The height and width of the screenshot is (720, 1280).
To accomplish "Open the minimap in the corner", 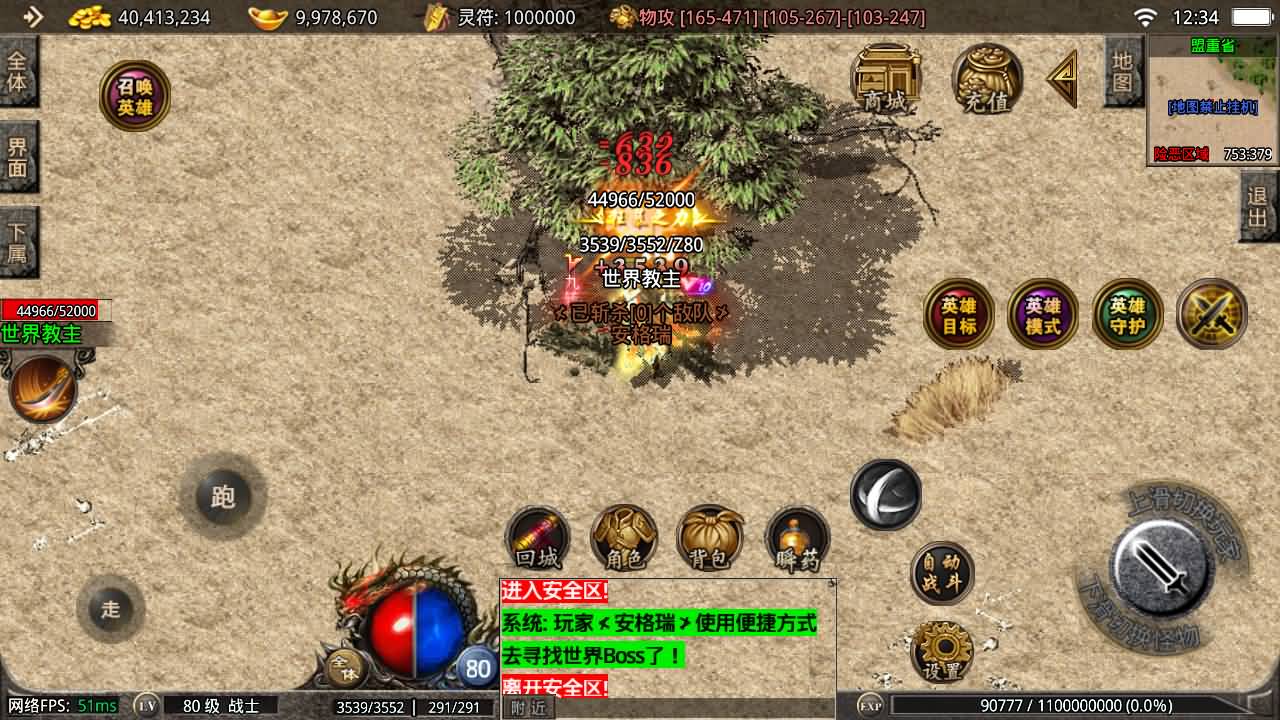I will 1213,100.
